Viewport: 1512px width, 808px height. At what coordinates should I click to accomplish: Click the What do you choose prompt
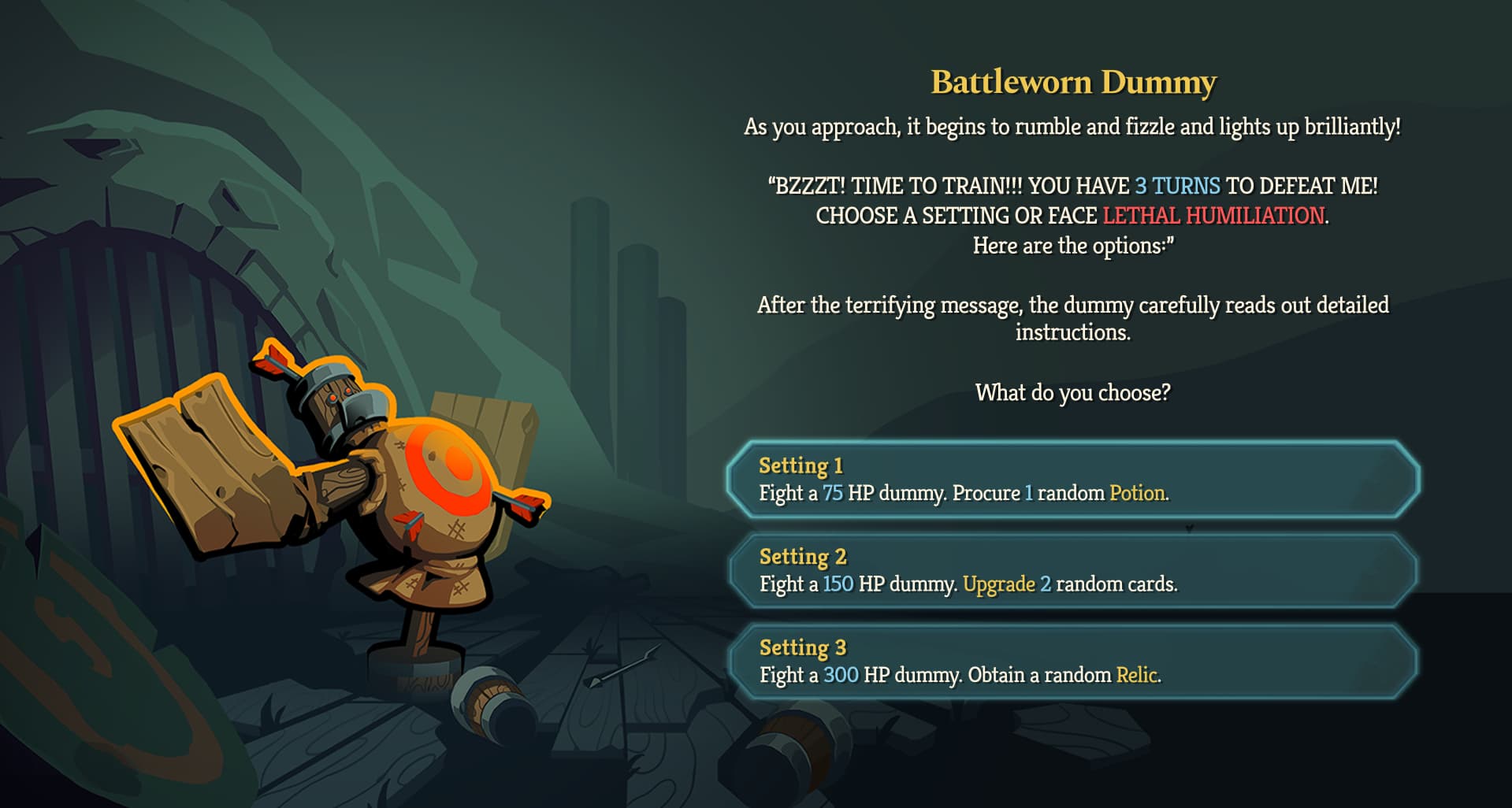(1073, 390)
